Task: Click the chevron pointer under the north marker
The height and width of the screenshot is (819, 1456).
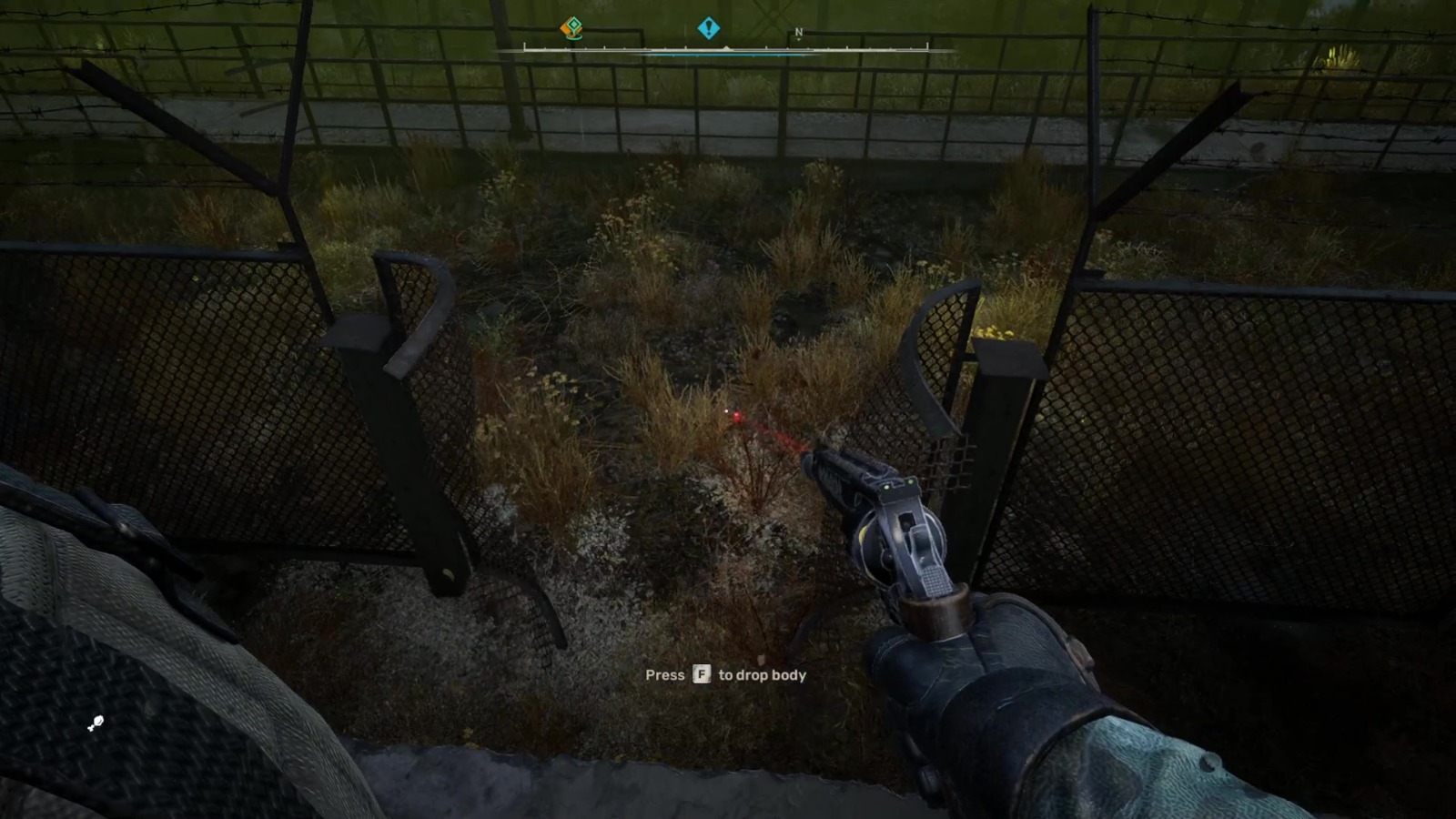Action: [x=800, y=40]
